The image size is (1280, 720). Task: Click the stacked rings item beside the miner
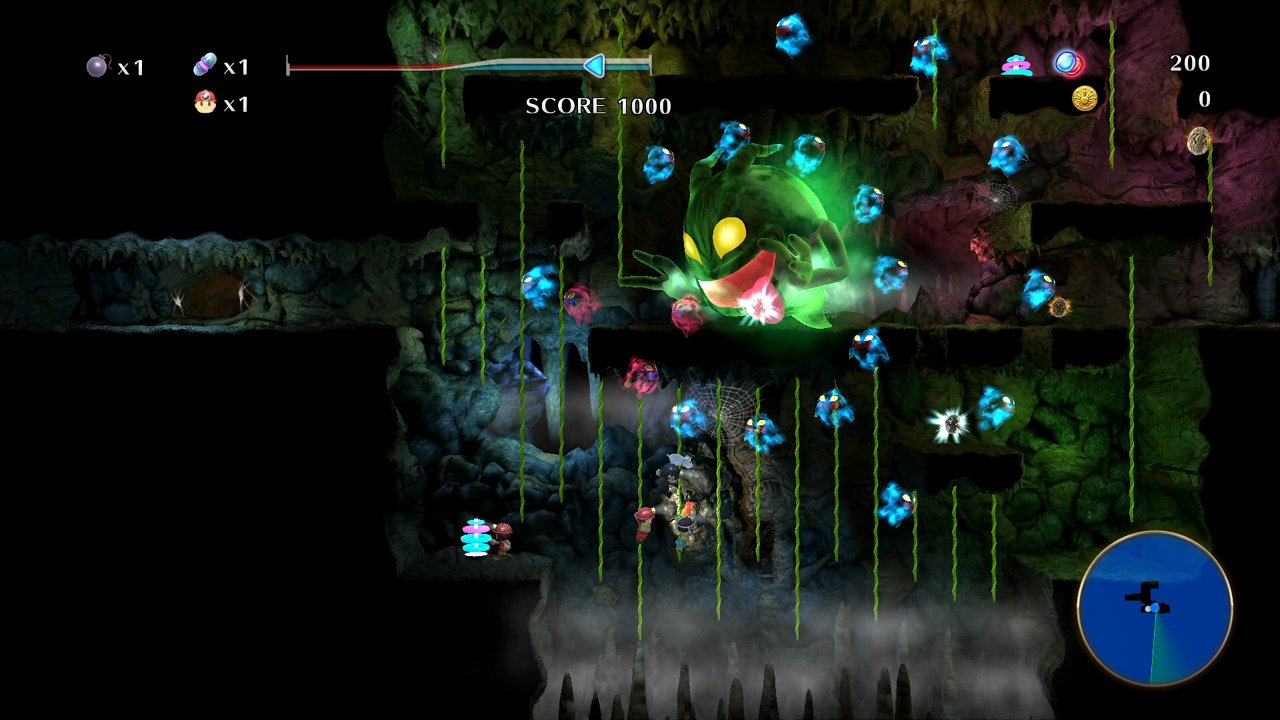(x=474, y=540)
